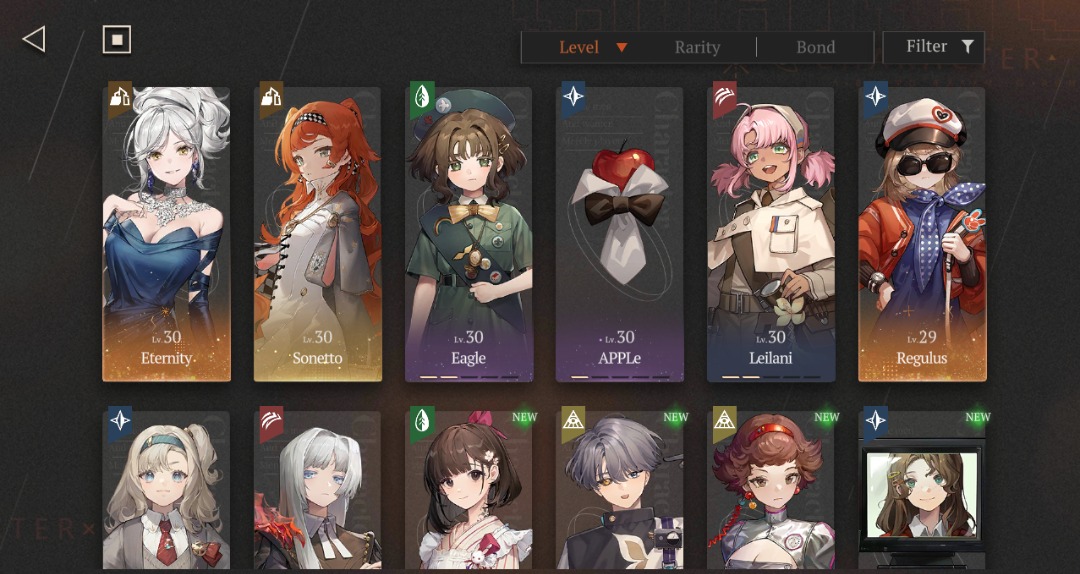Select the blonde girl with blue headband

click(166, 490)
